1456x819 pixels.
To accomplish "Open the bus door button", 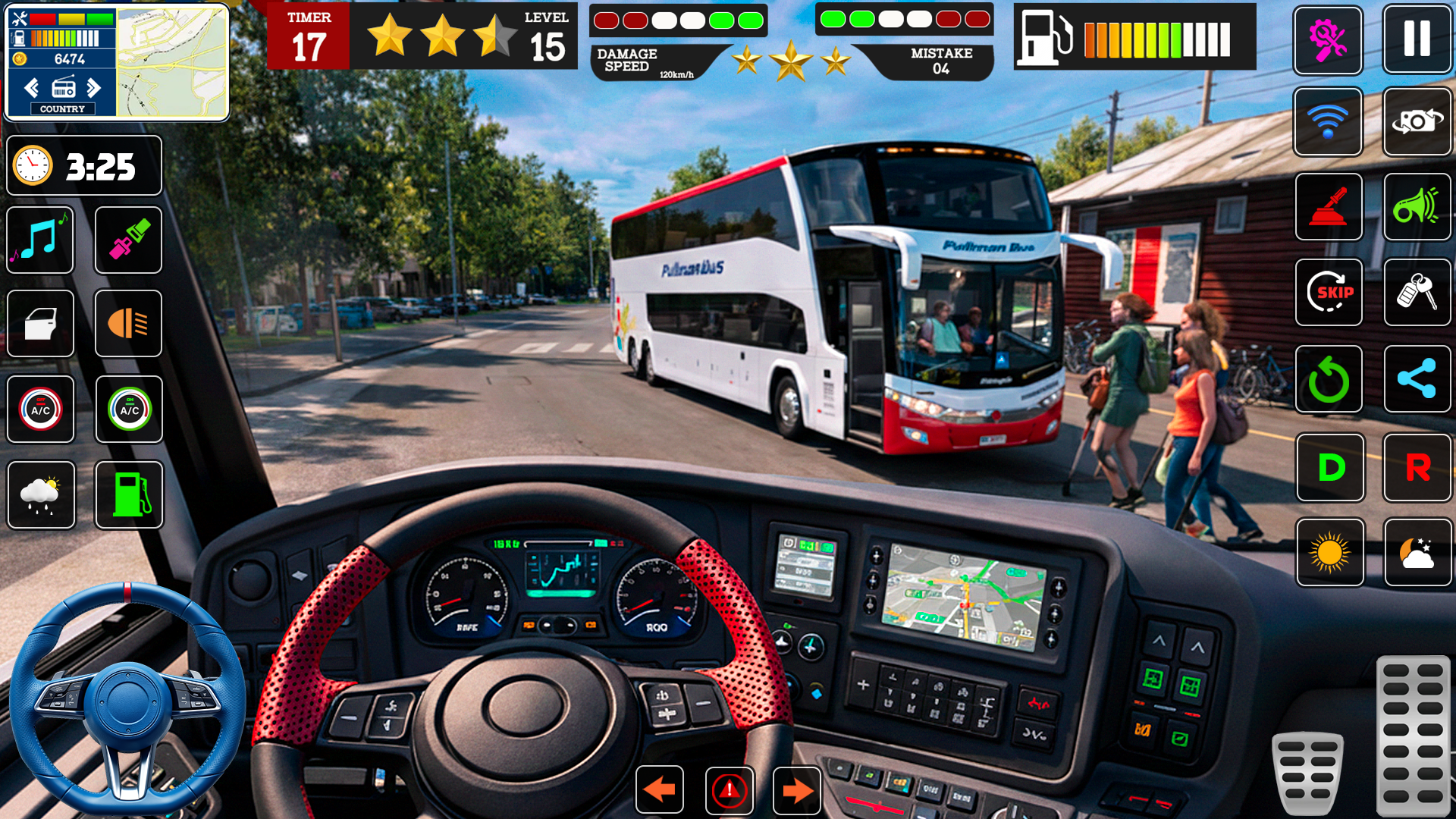I will pos(40,324).
